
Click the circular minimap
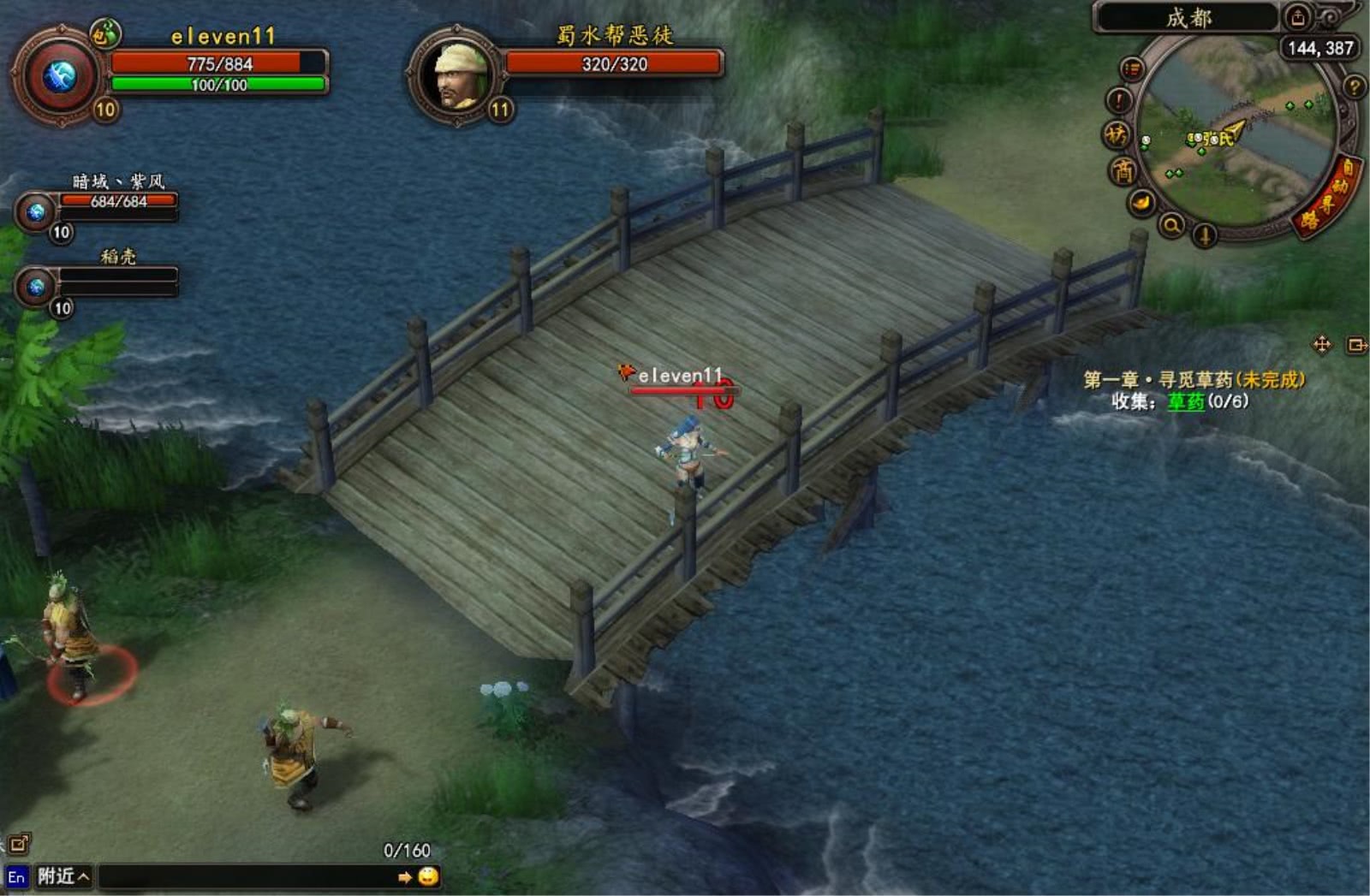click(1237, 135)
